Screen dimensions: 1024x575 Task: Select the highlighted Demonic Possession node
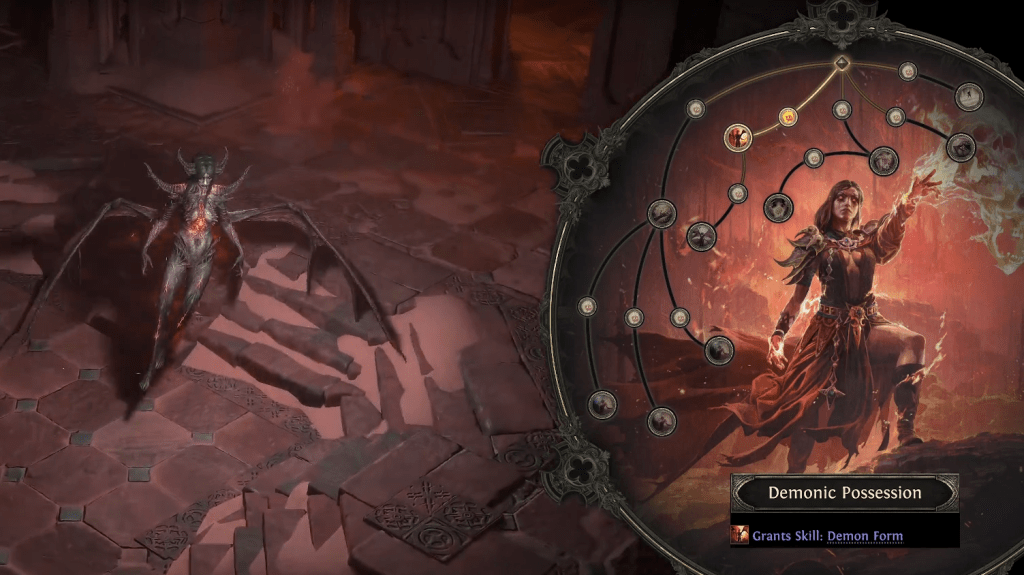738,136
